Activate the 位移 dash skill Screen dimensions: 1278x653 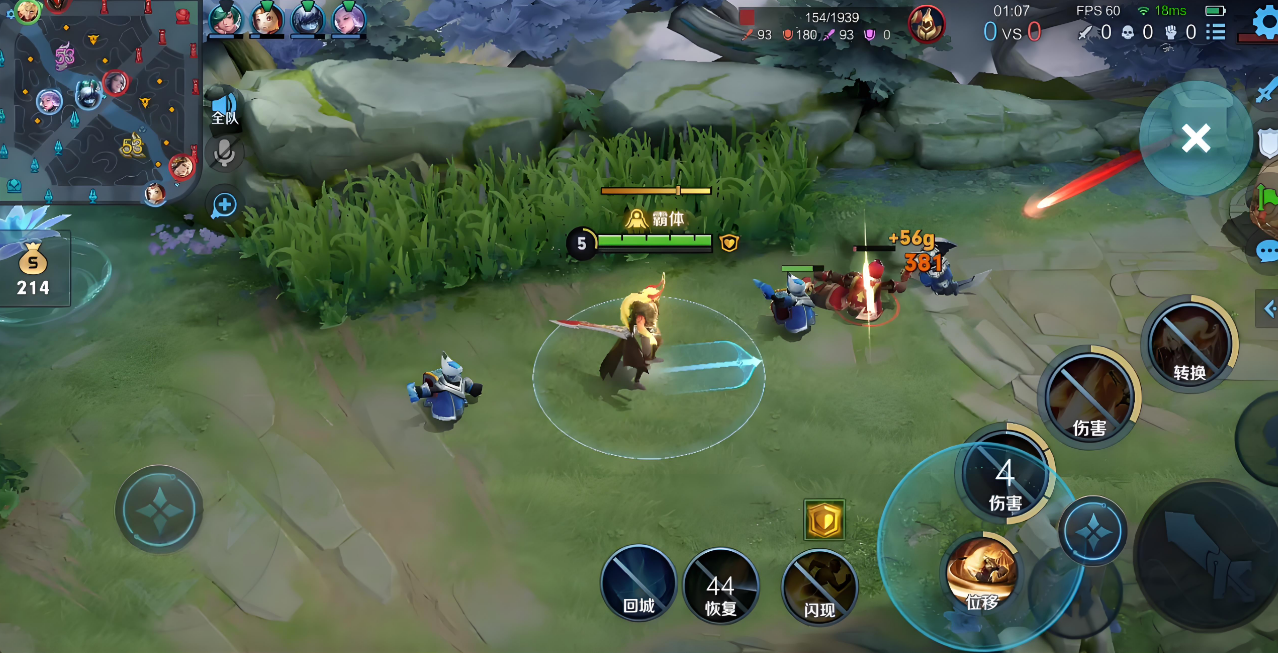click(982, 574)
